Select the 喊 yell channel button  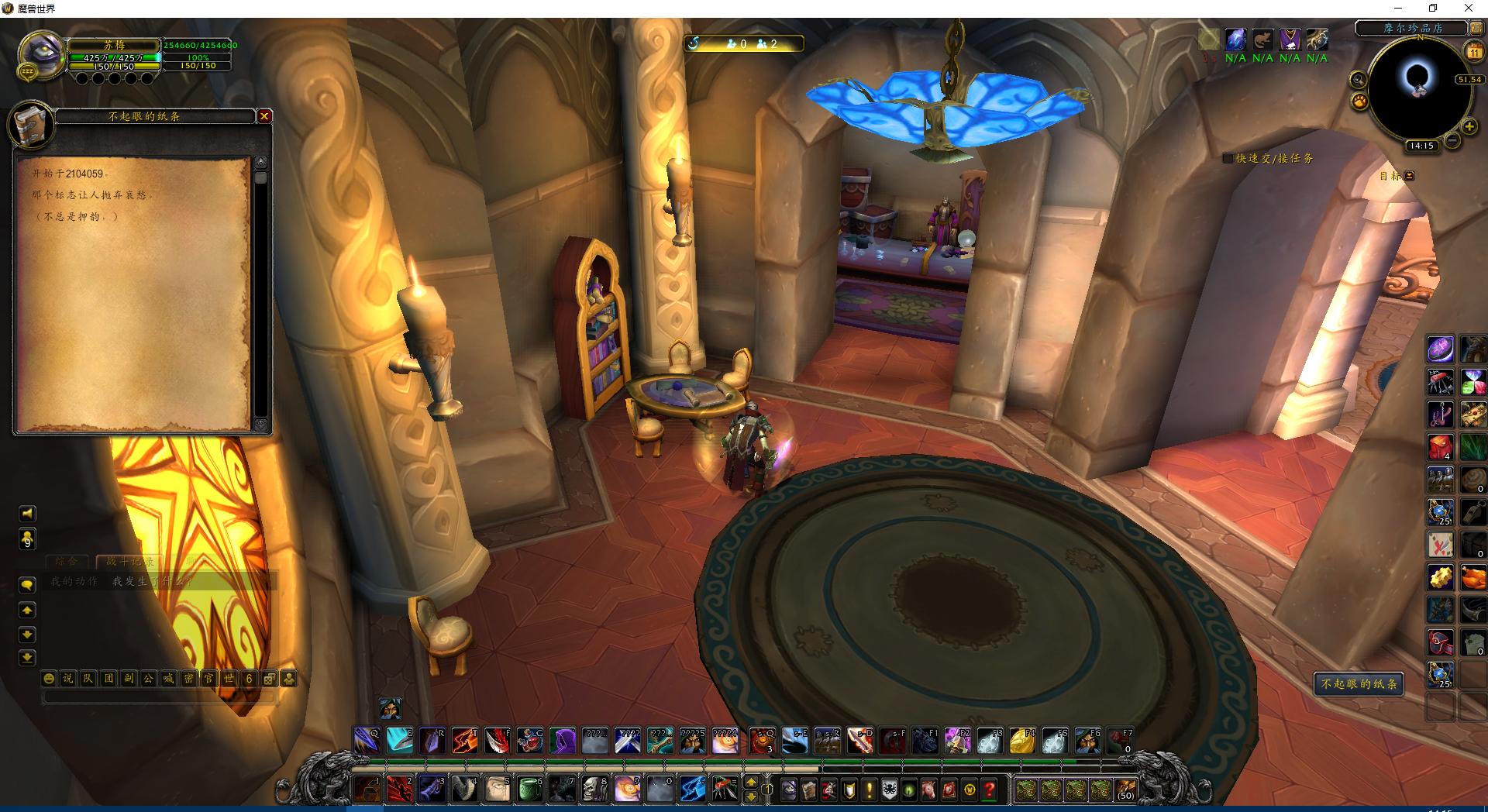click(168, 679)
